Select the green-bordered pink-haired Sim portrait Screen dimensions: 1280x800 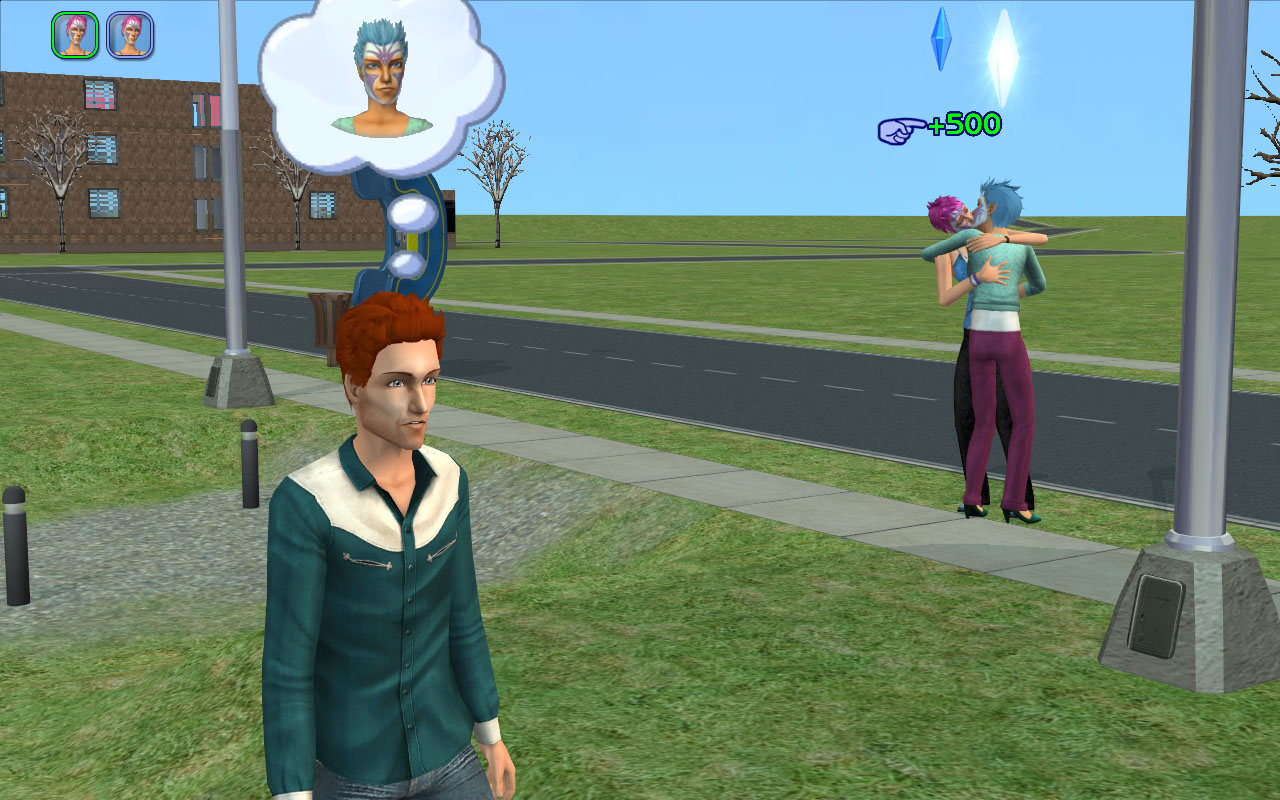click(75, 35)
